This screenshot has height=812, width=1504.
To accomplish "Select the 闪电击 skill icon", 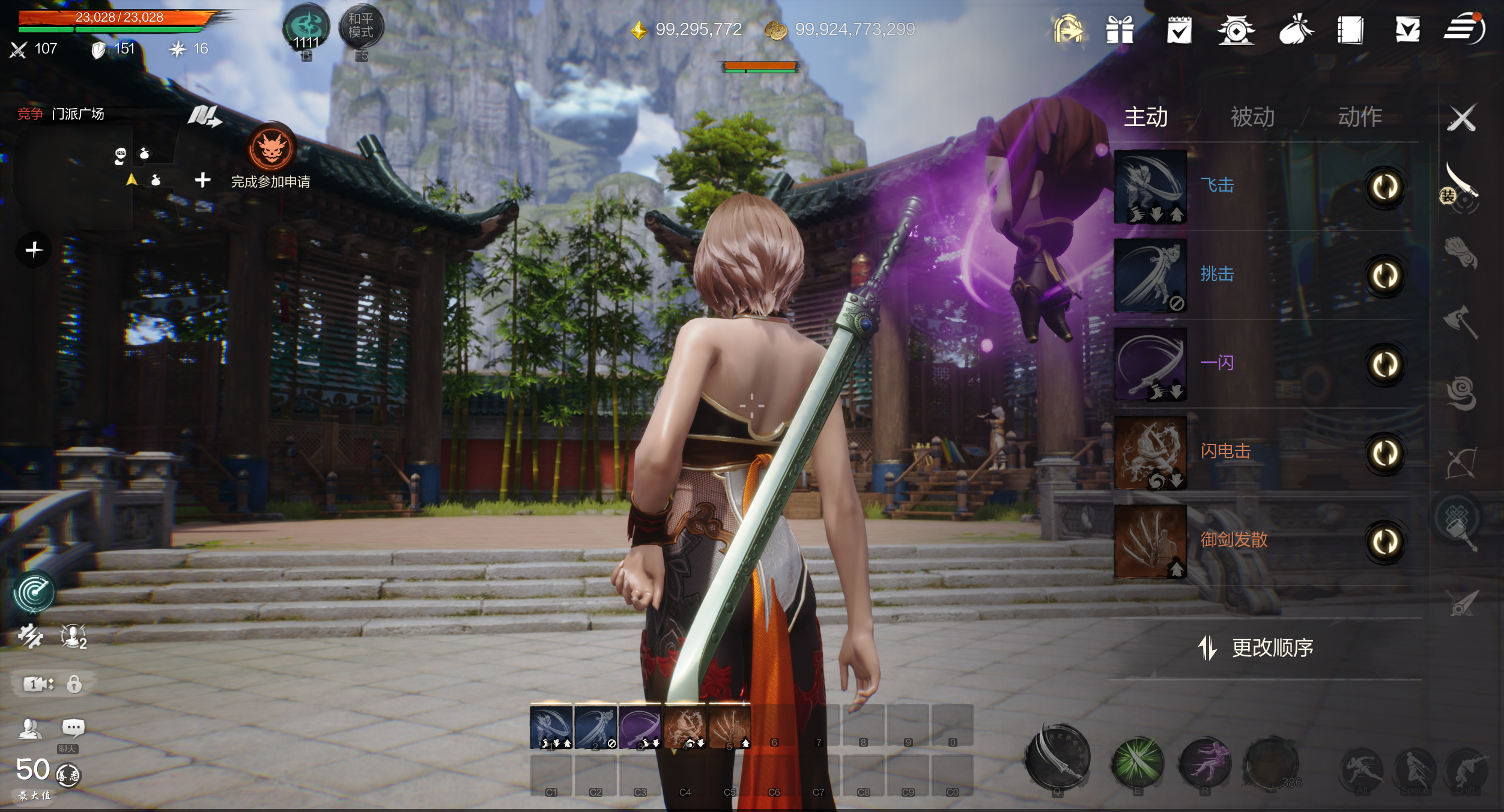I will (1150, 452).
